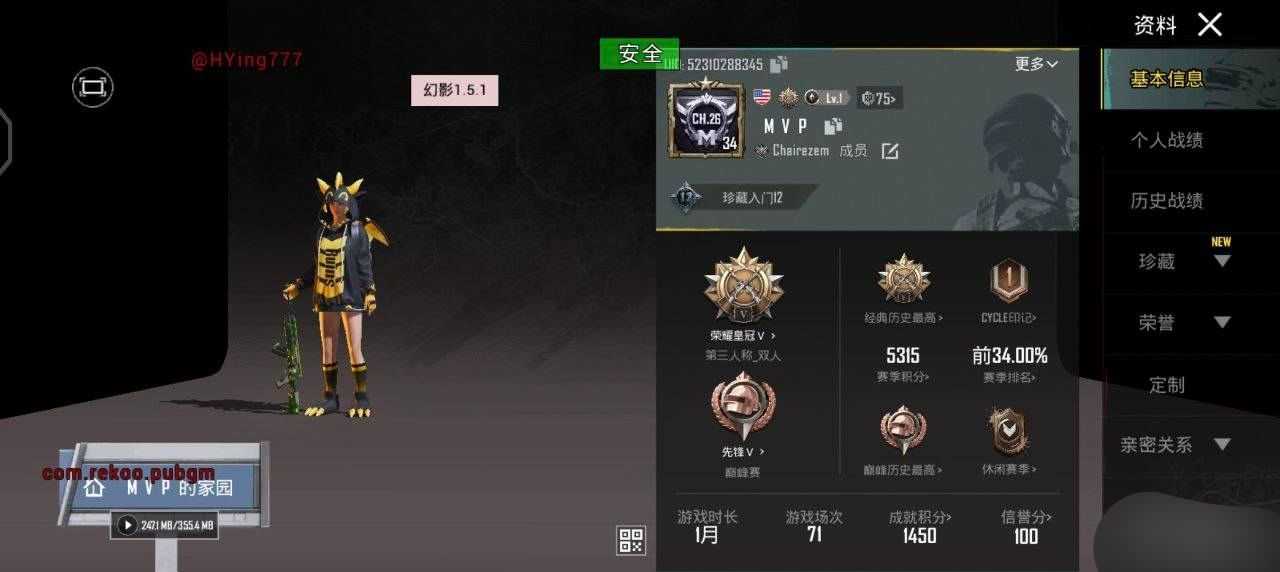This screenshot has height=572, width=1280.
Task: Edit the Chairezem clan info
Action: (890, 151)
